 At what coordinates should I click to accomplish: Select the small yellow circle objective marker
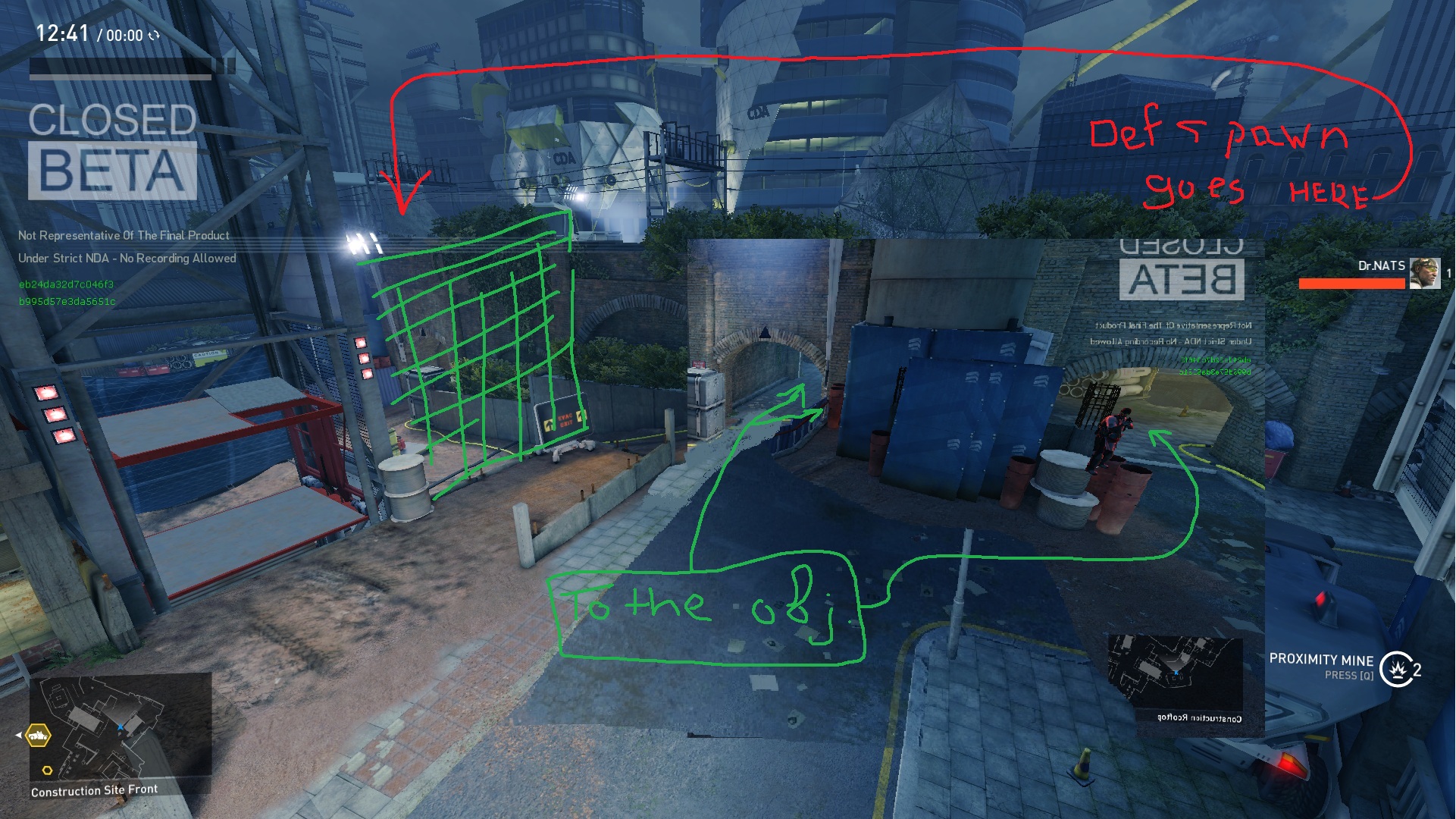47,770
